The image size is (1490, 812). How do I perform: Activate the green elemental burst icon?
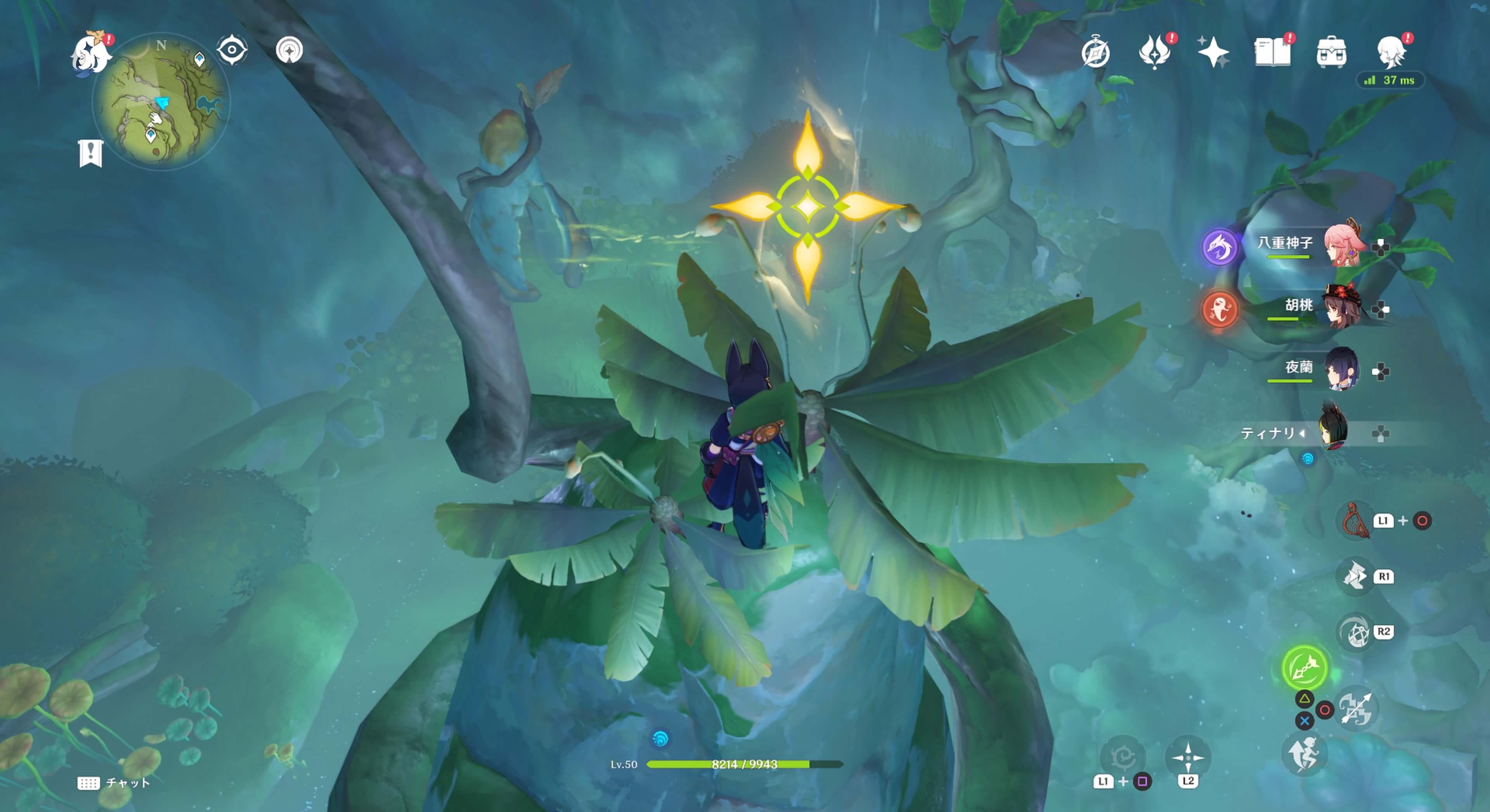click(1304, 667)
